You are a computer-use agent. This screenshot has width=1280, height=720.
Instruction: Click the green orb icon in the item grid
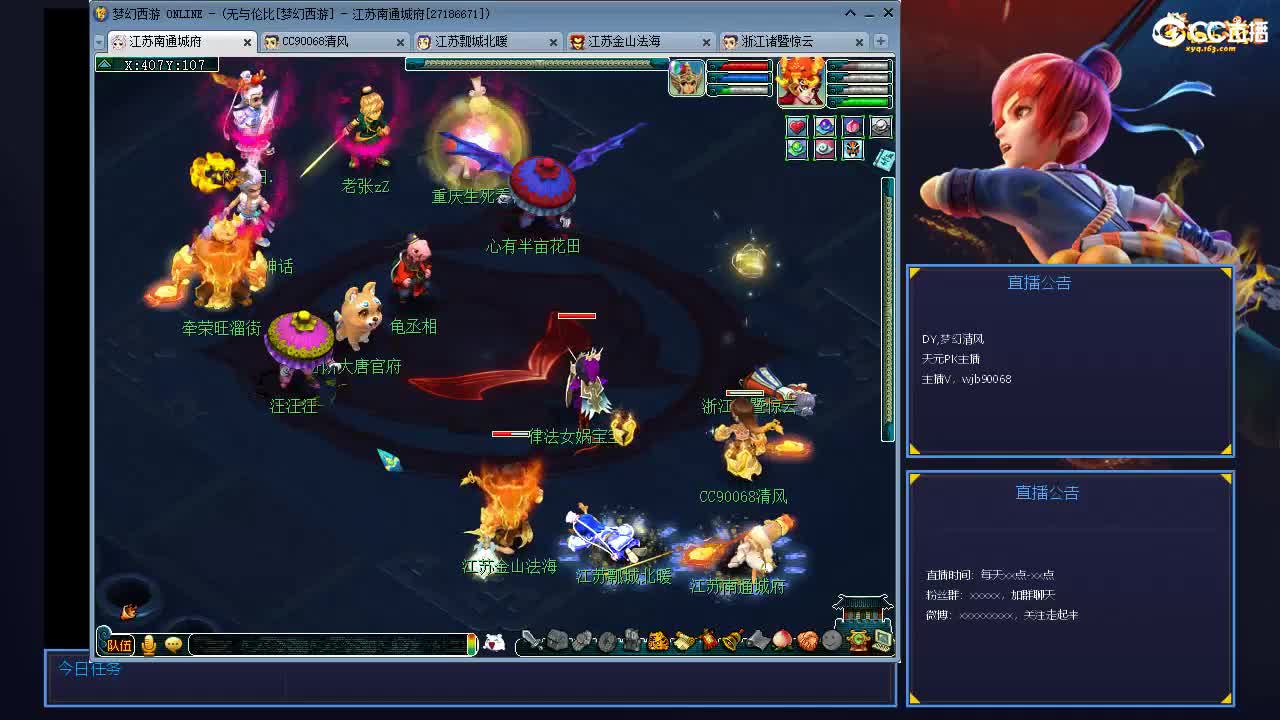tap(796, 148)
